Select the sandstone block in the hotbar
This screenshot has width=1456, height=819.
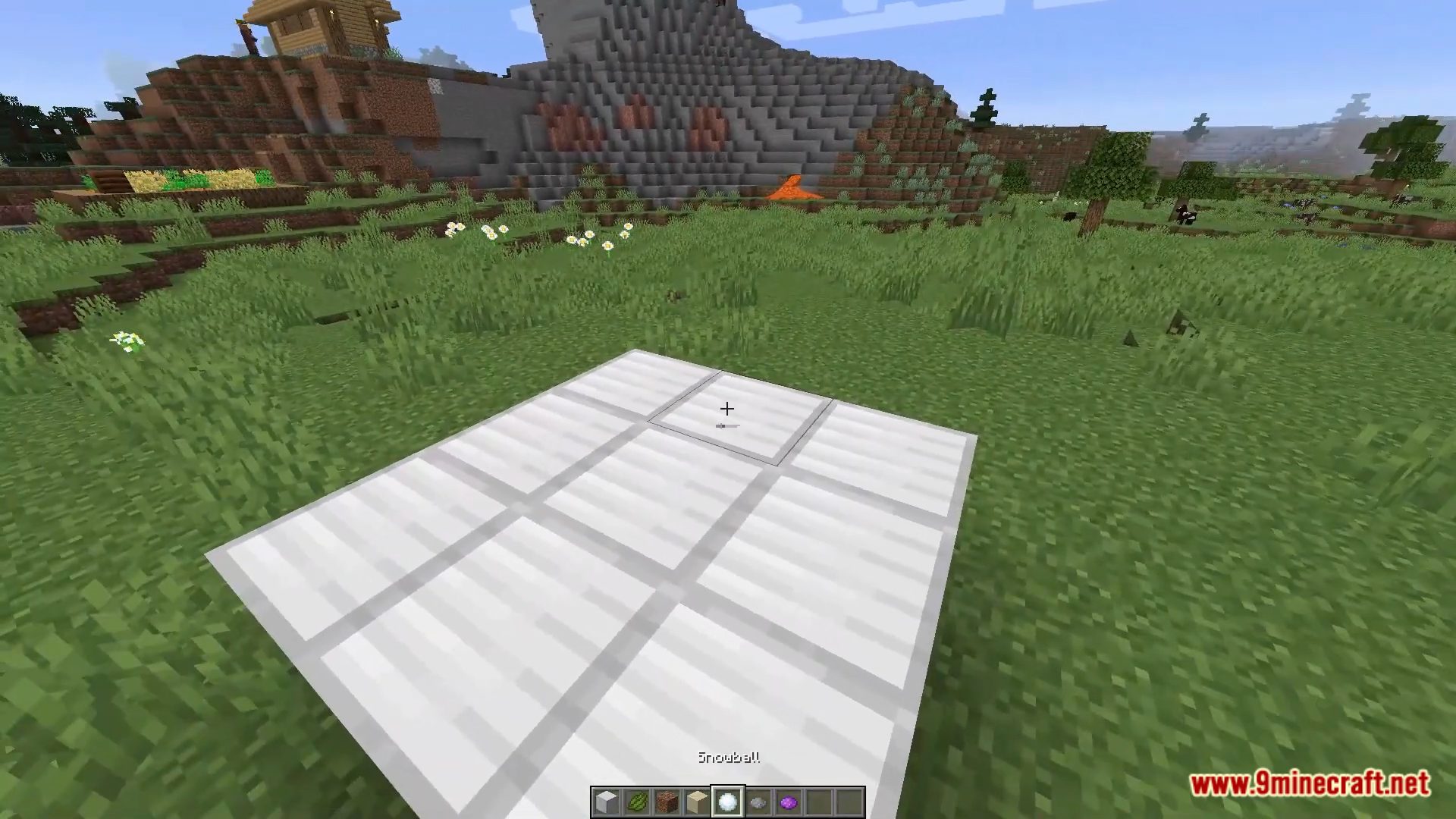point(697,802)
